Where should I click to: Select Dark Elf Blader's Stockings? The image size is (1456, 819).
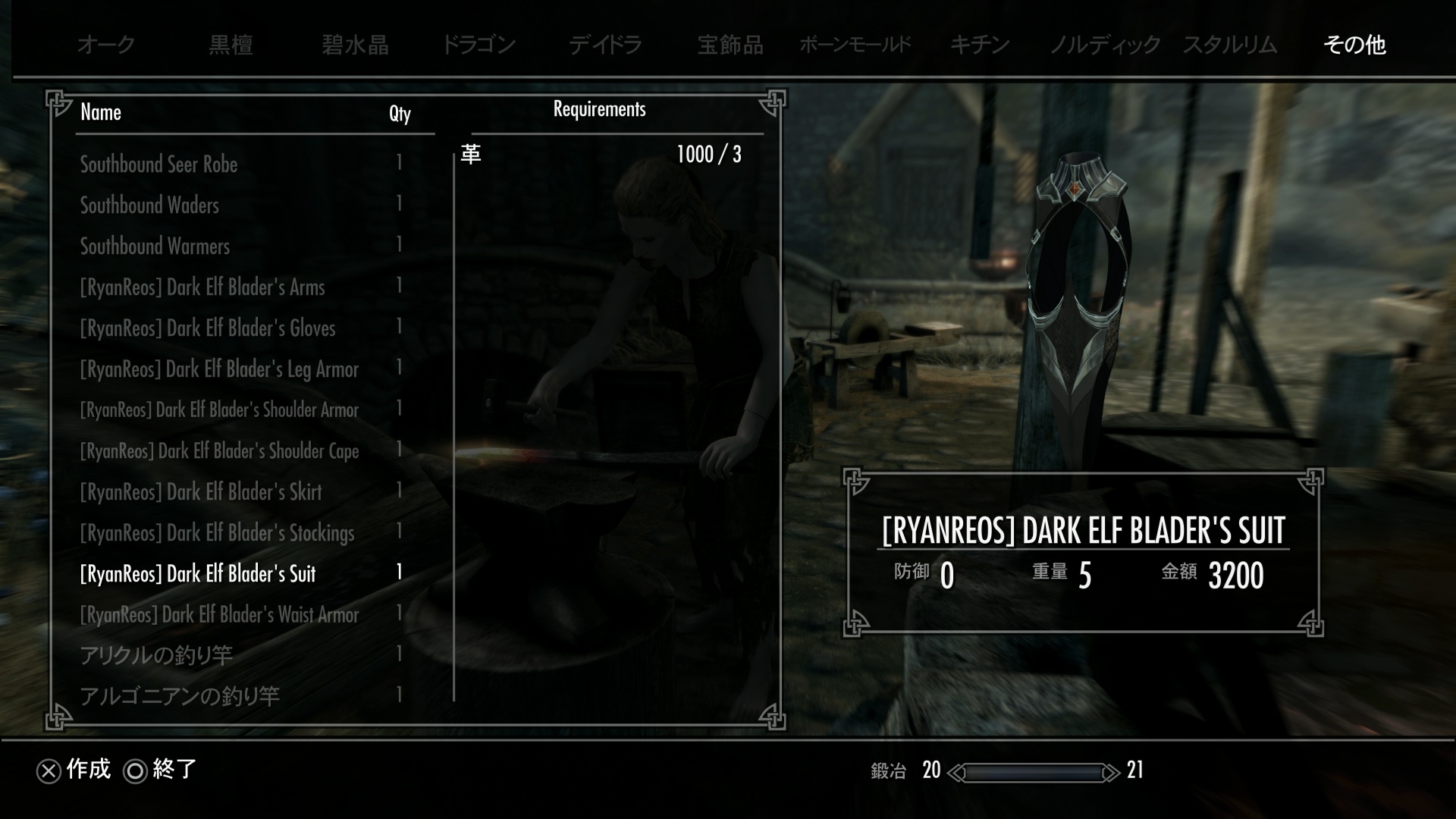(x=217, y=533)
